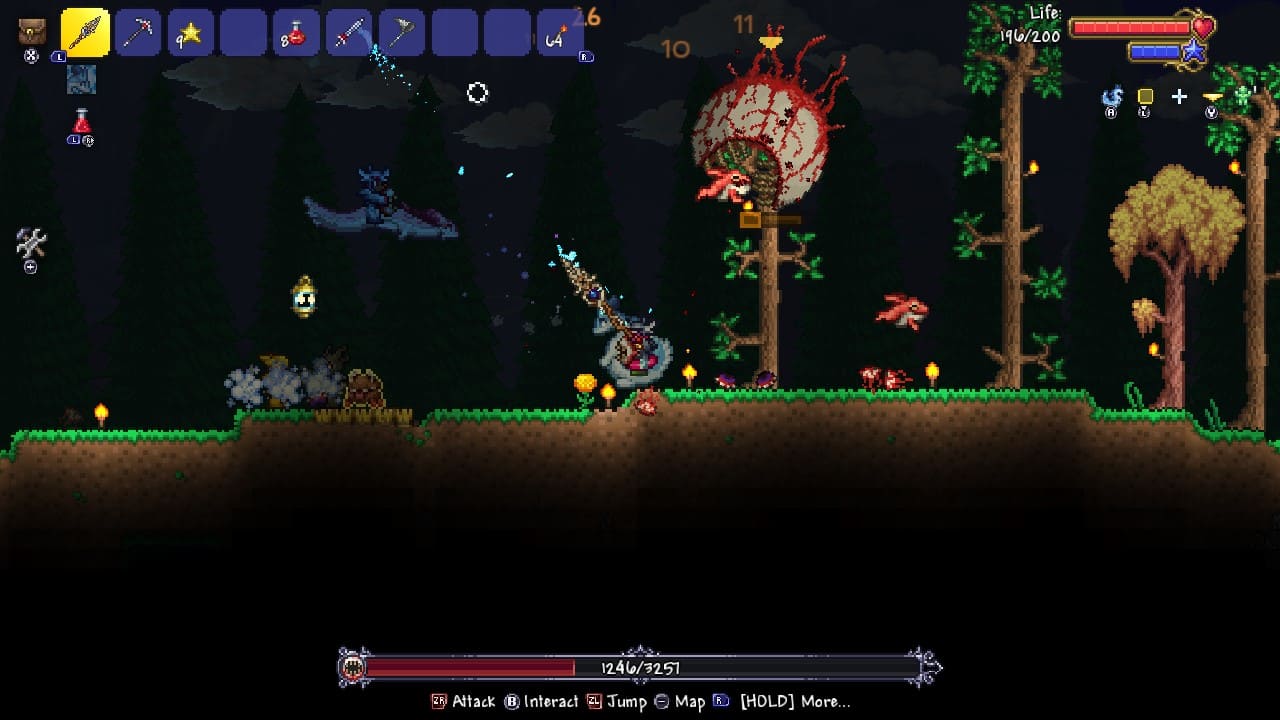Open the backpack inventory icon top-left
This screenshot has width=1280, height=720.
point(31,31)
